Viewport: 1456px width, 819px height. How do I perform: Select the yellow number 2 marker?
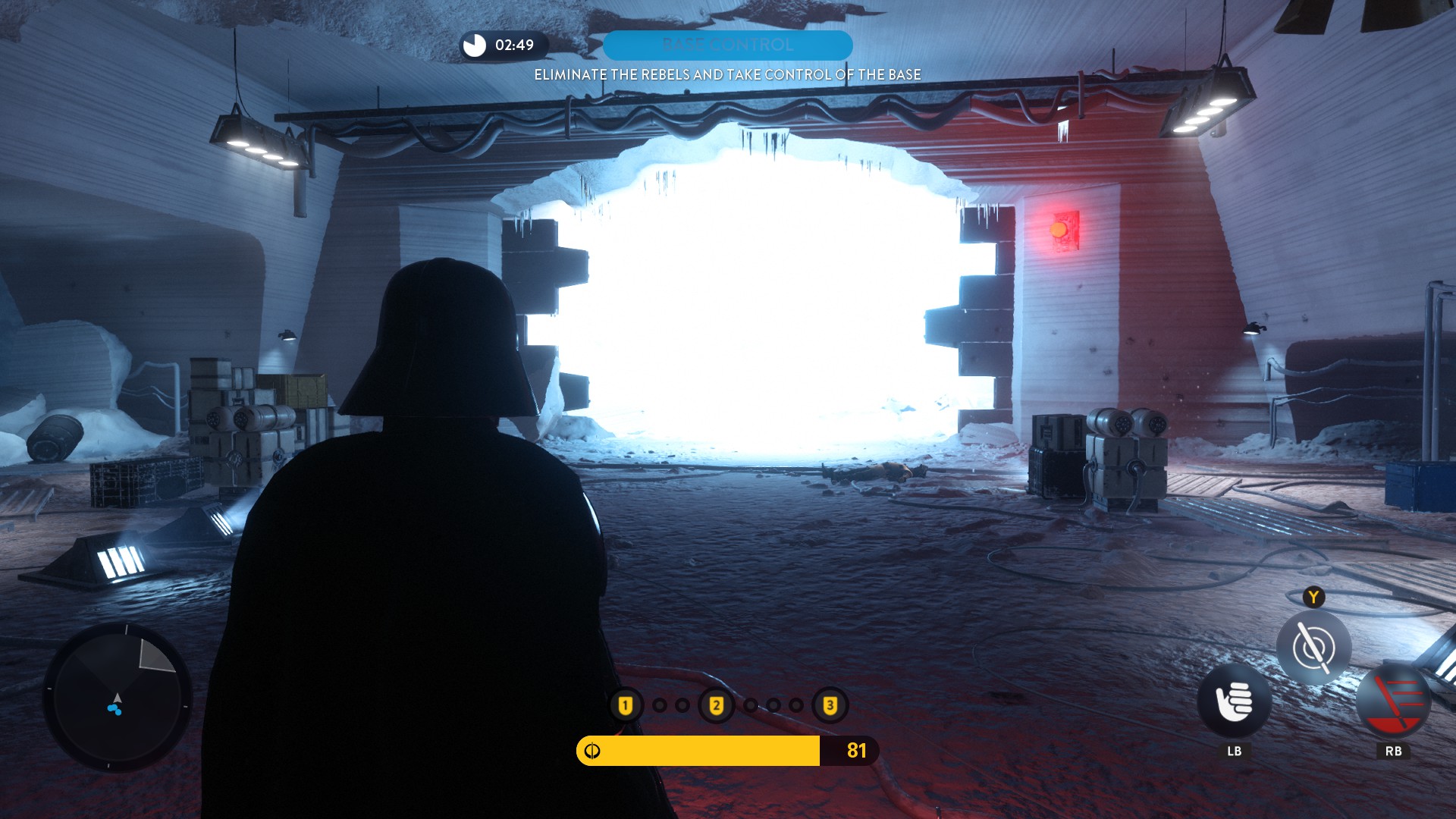click(x=716, y=706)
